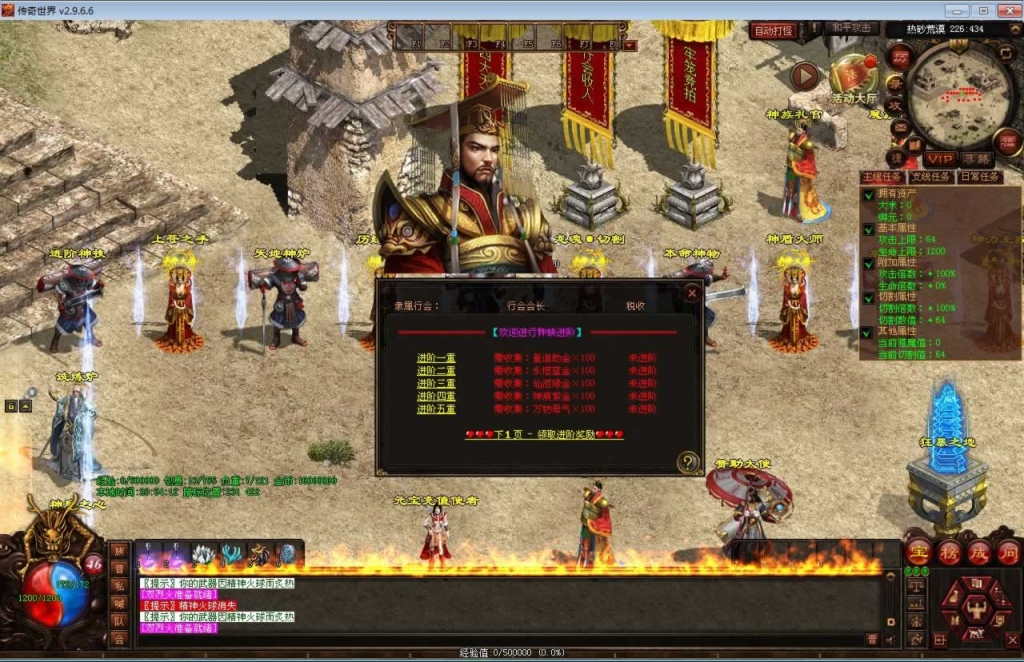The image size is (1024, 662).
Task: Open the VIP button below the minimap
Action: [x=939, y=159]
